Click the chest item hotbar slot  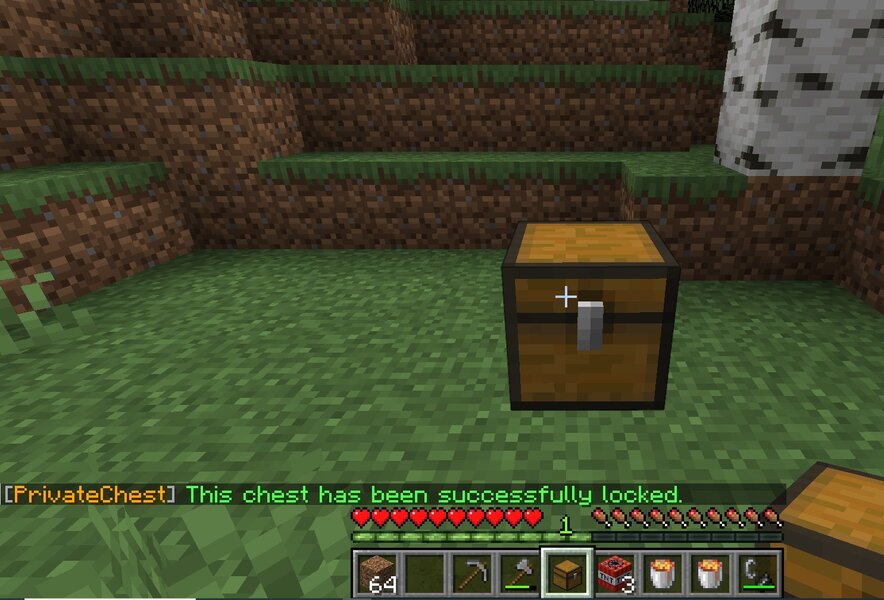coord(563,574)
